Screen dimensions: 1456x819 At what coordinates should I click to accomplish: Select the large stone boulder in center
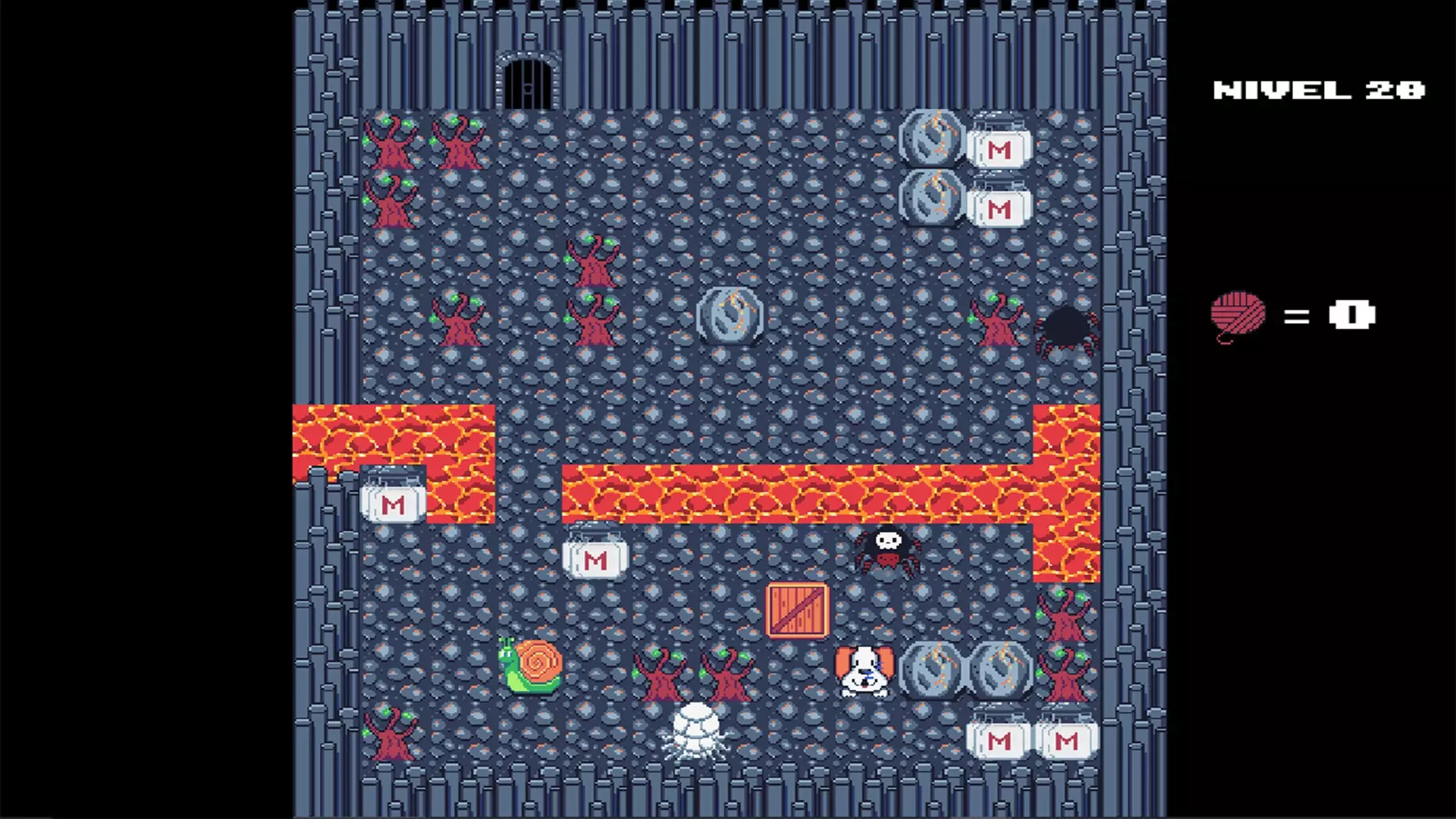point(729,317)
